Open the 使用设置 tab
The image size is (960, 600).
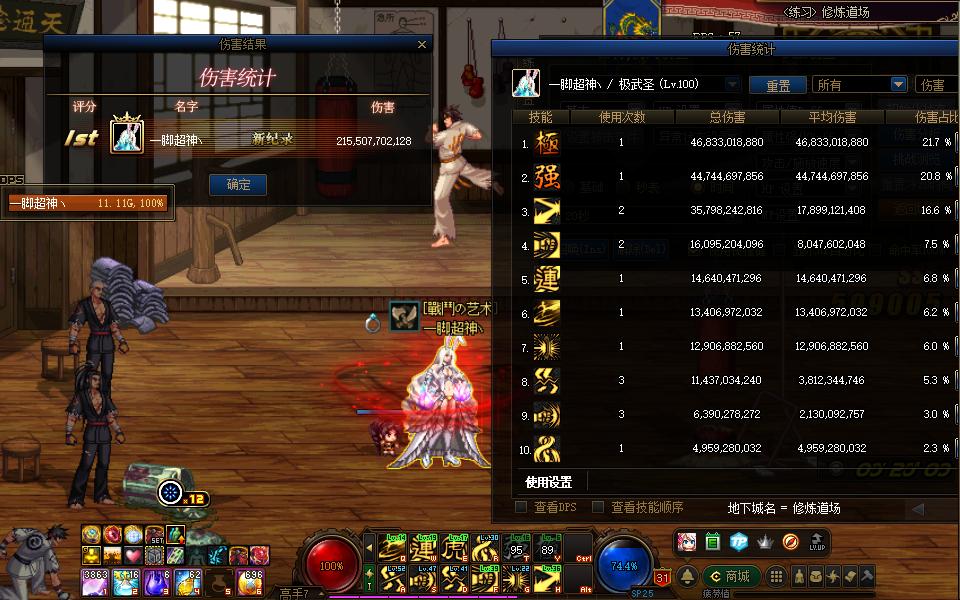pyautogui.click(x=549, y=482)
